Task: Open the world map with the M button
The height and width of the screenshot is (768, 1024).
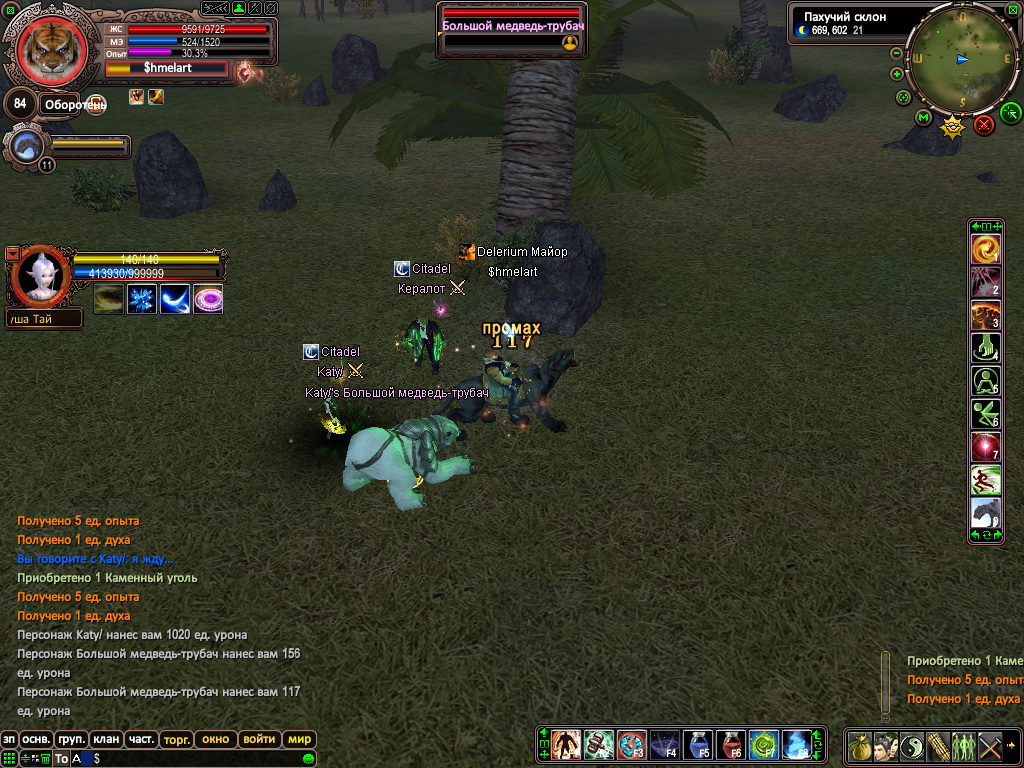Action: tap(923, 117)
